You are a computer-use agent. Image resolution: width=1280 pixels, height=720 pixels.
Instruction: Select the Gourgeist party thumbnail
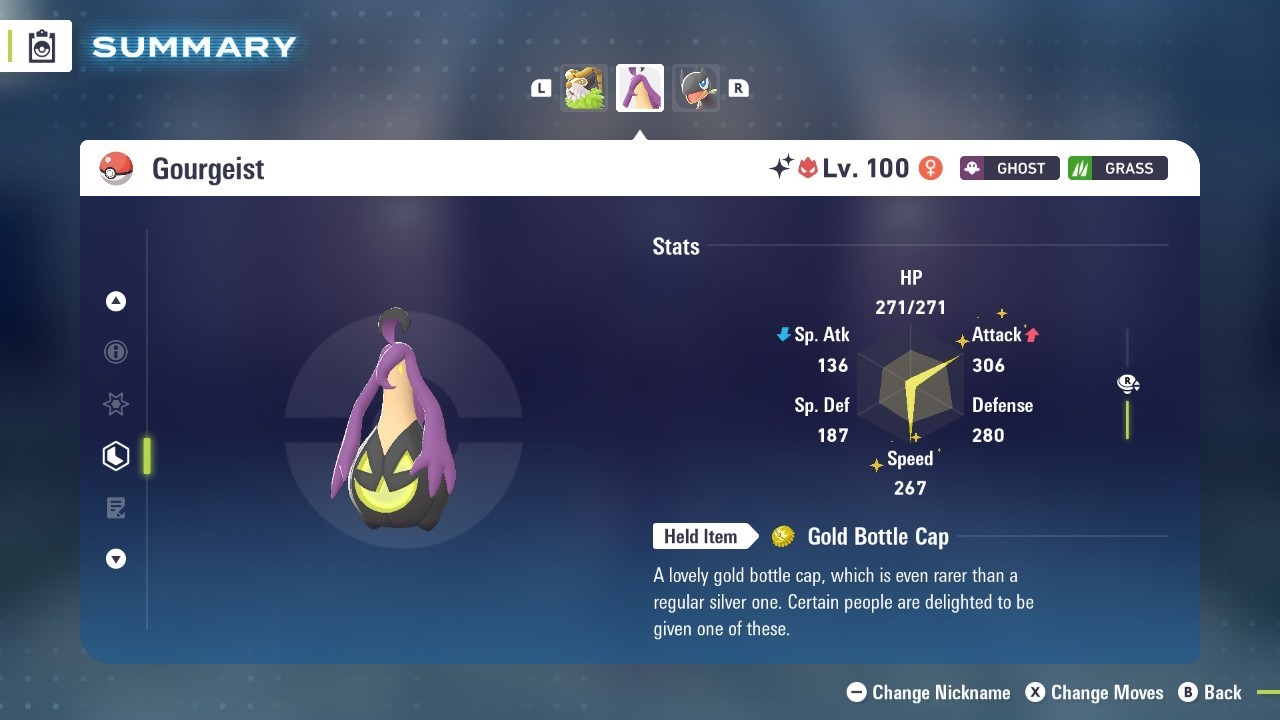click(x=640, y=88)
